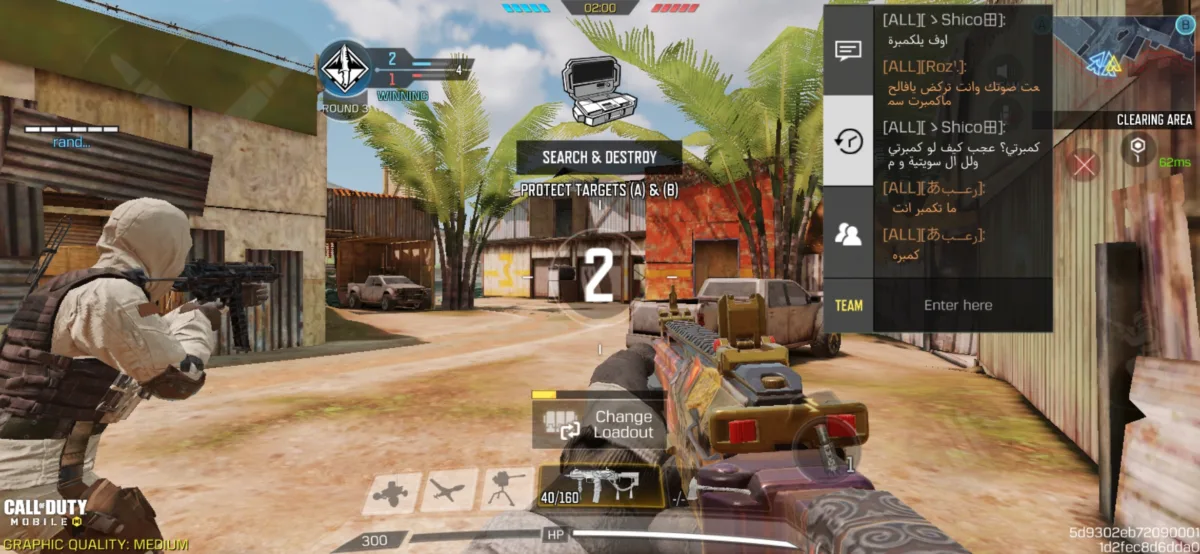Deploy the sentry gun scorestreak

tap(507, 491)
